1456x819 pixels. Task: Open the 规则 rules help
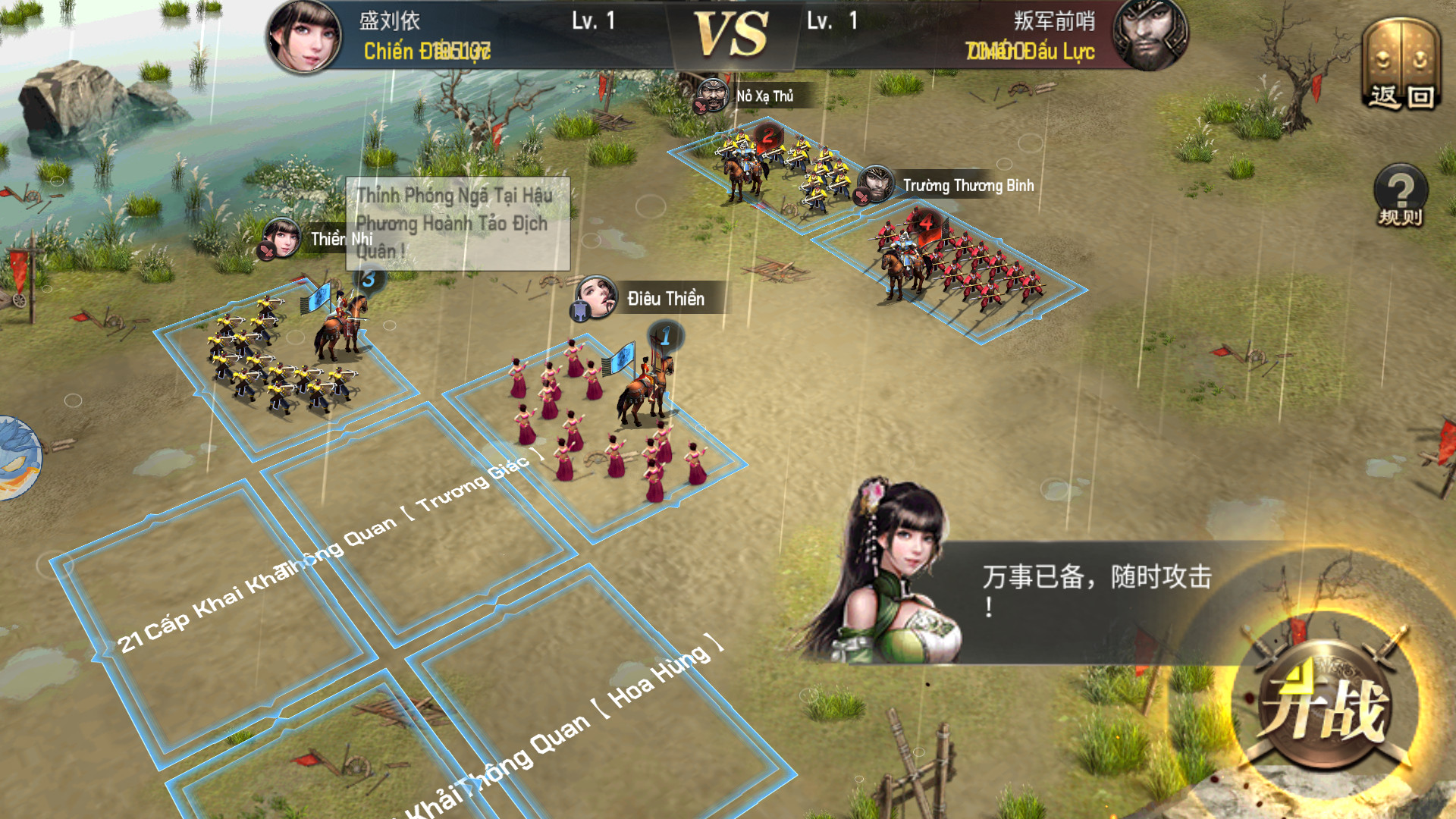pyautogui.click(x=1401, y=196)
